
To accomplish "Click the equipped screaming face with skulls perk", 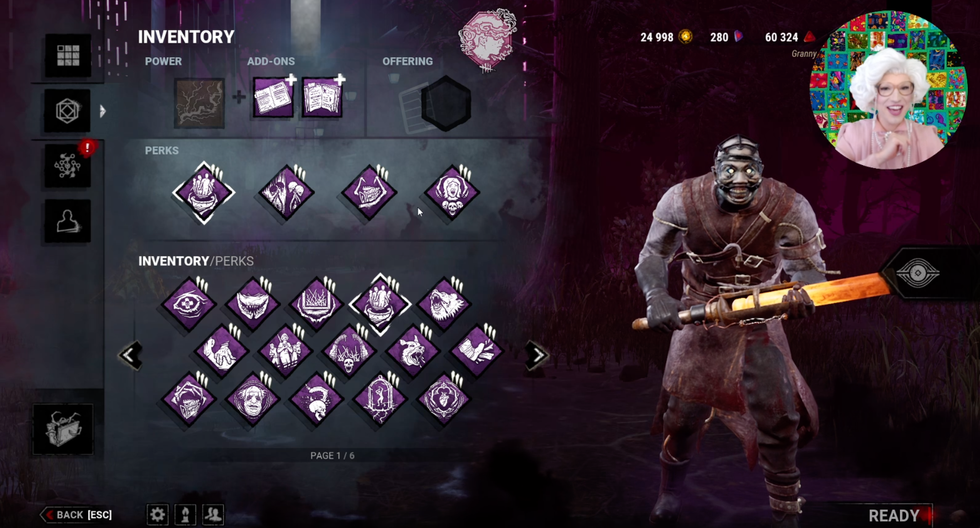I will [x=451, y=192].
